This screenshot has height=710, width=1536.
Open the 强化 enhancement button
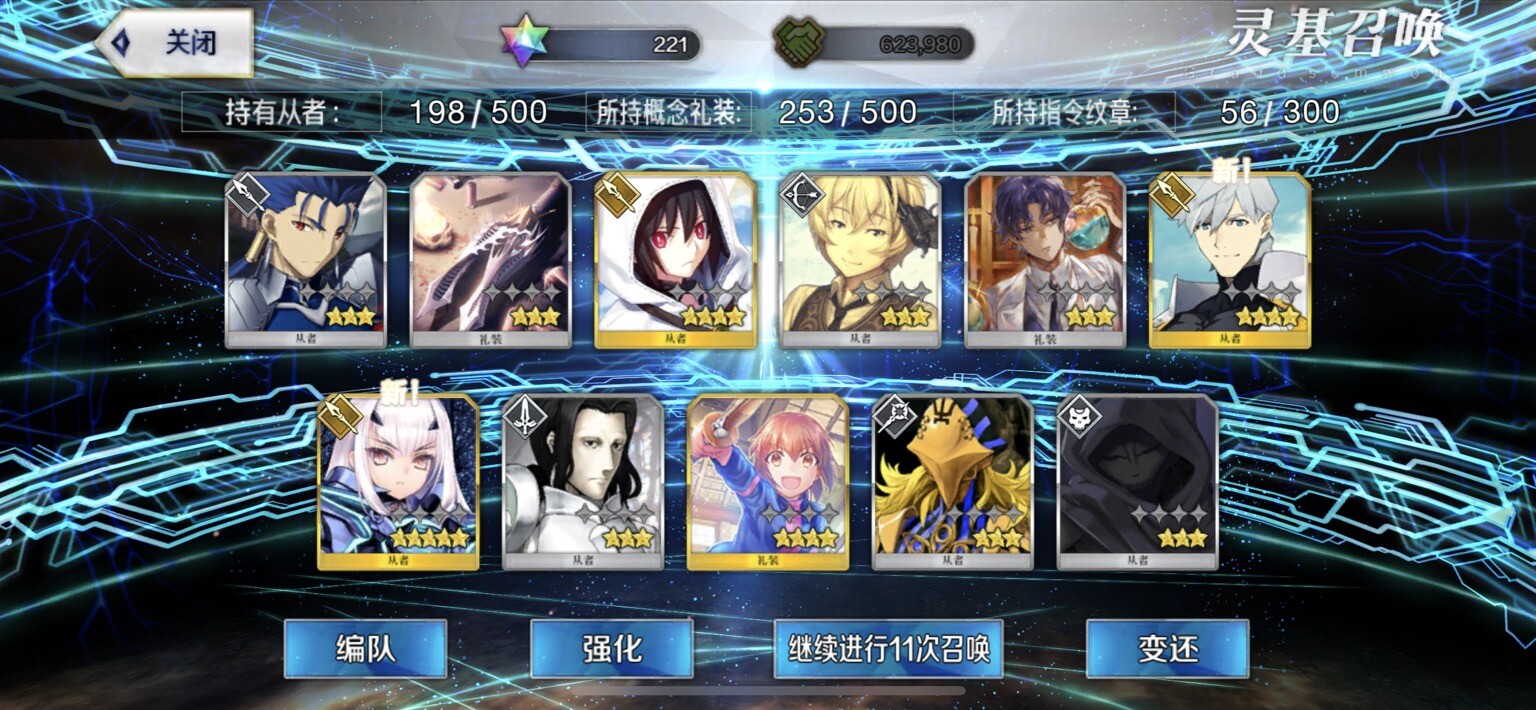click(611, 648)
